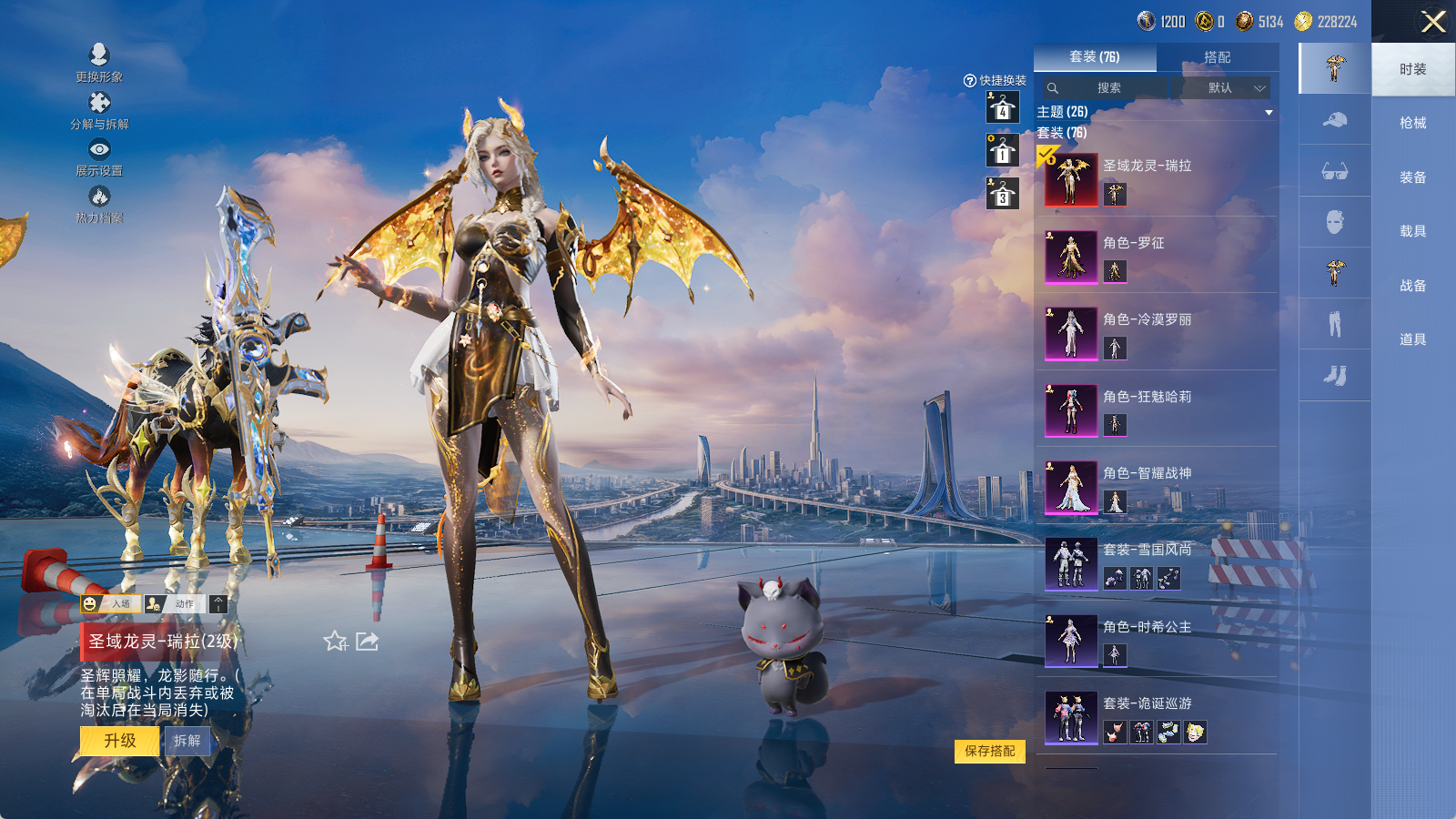Screen dimensions: 1456x819
Task: Choose the 角色-罗征 outfit
Action: [1156, 256]
